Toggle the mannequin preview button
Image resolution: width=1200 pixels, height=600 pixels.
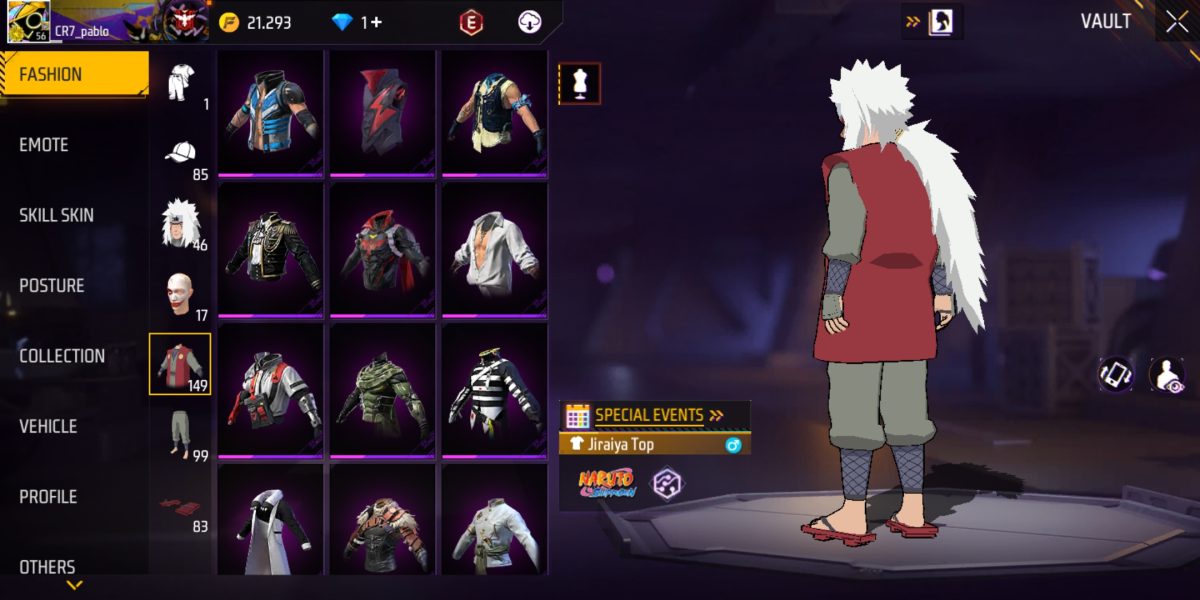pos(579,84)
